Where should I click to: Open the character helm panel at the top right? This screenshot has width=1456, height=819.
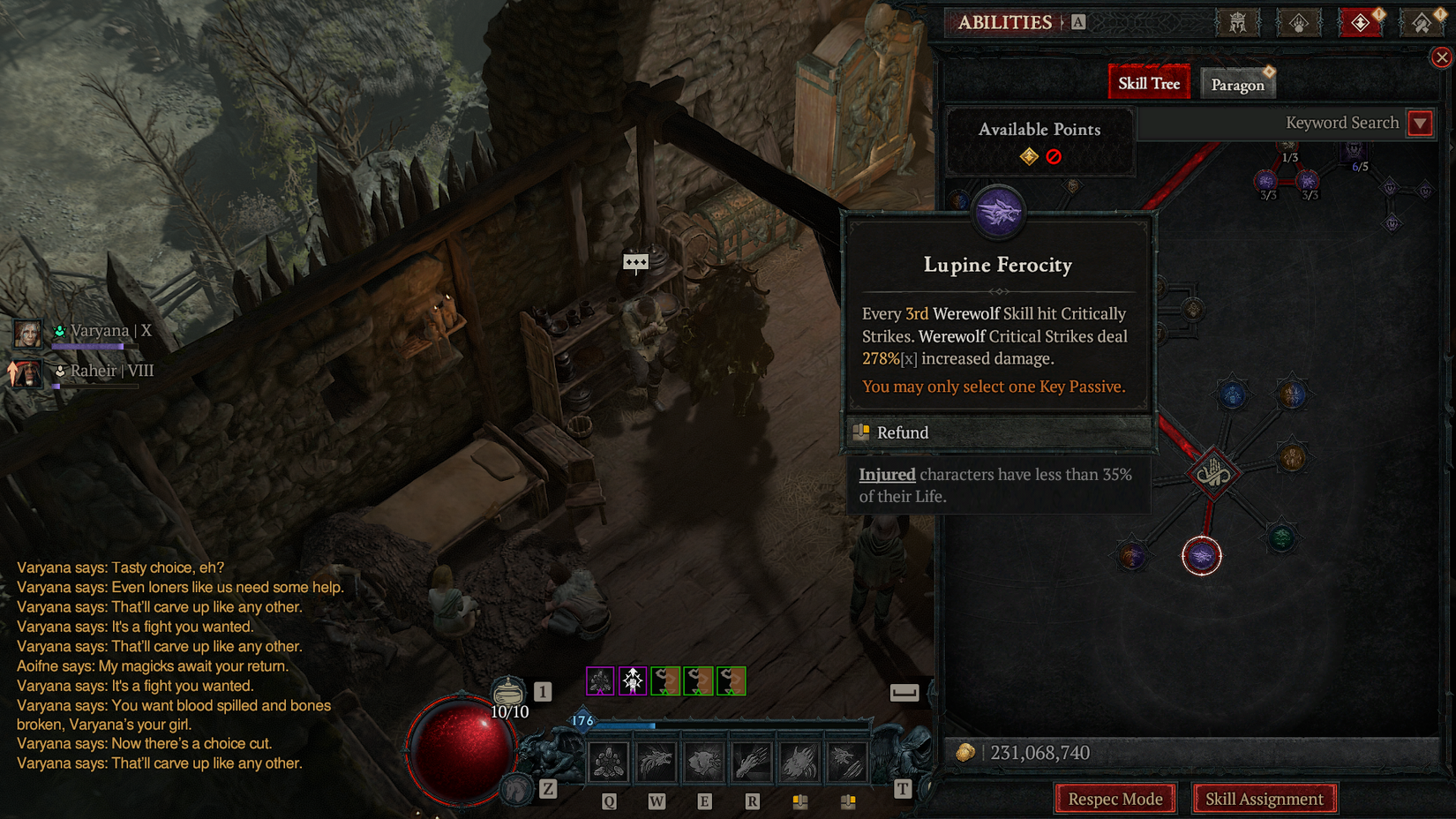coord(1239,24)
